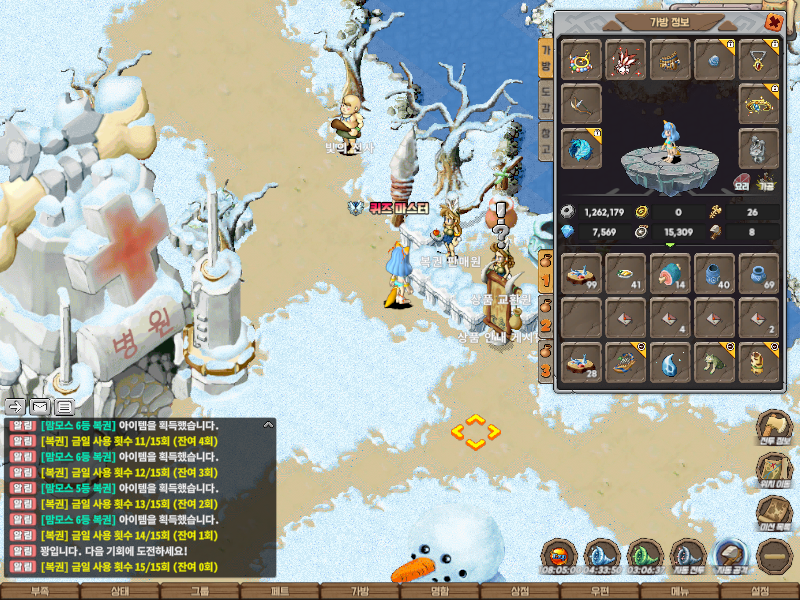Open 전투 정보 axe button
The image size is (800, 600).
tap(773, 425)
